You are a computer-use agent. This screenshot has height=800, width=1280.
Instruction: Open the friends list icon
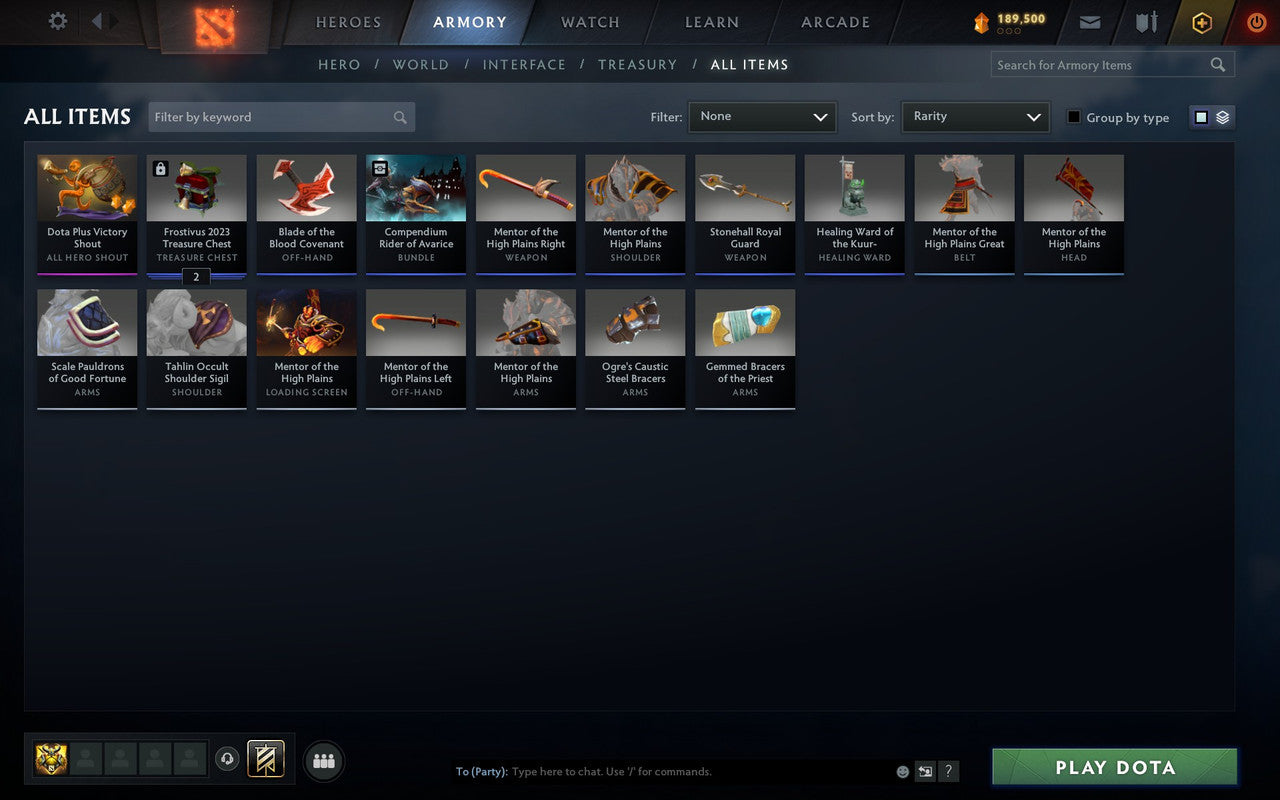[323, 760]
